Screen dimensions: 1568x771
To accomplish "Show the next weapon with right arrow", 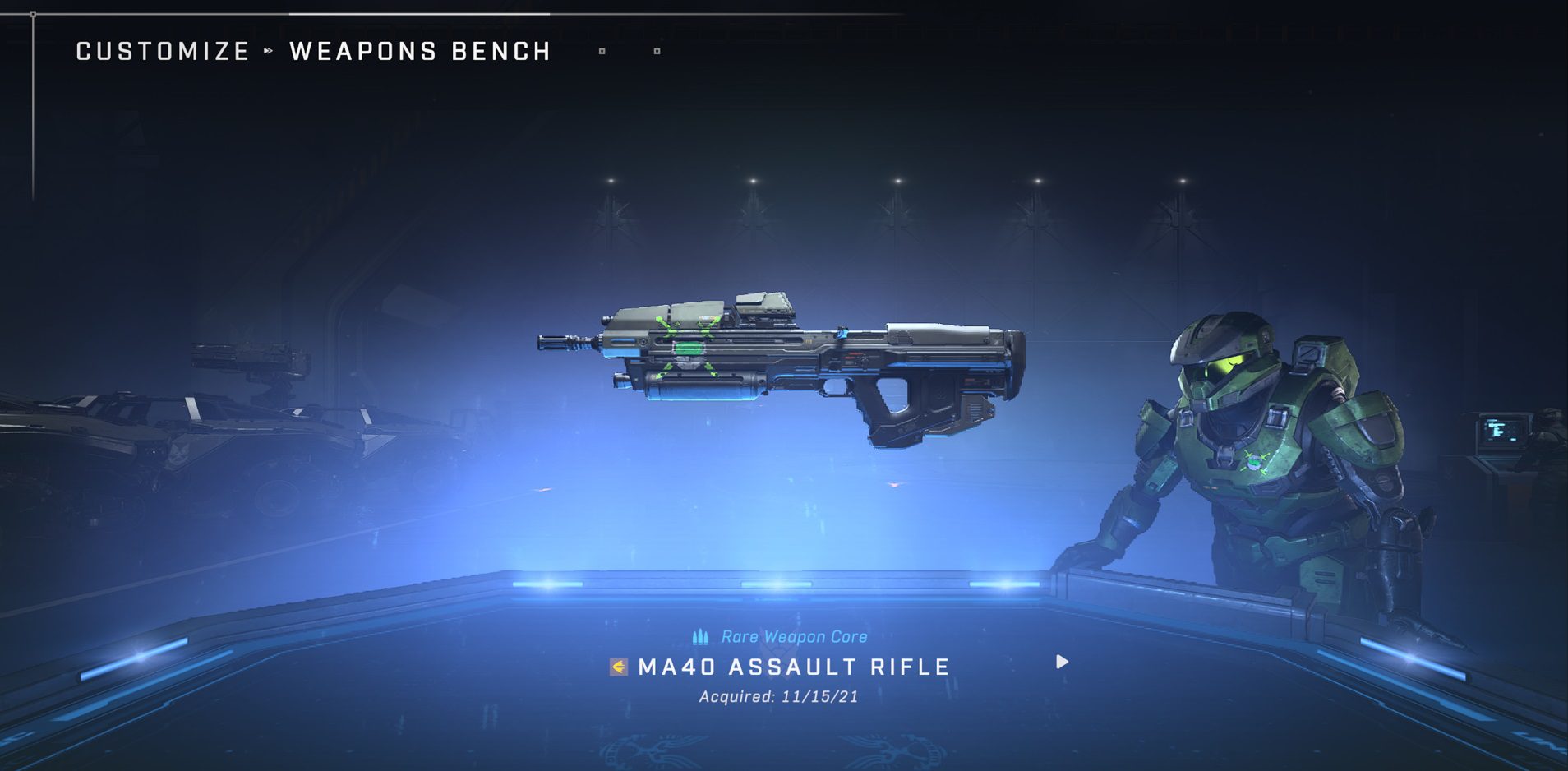I will [1062, 662].
